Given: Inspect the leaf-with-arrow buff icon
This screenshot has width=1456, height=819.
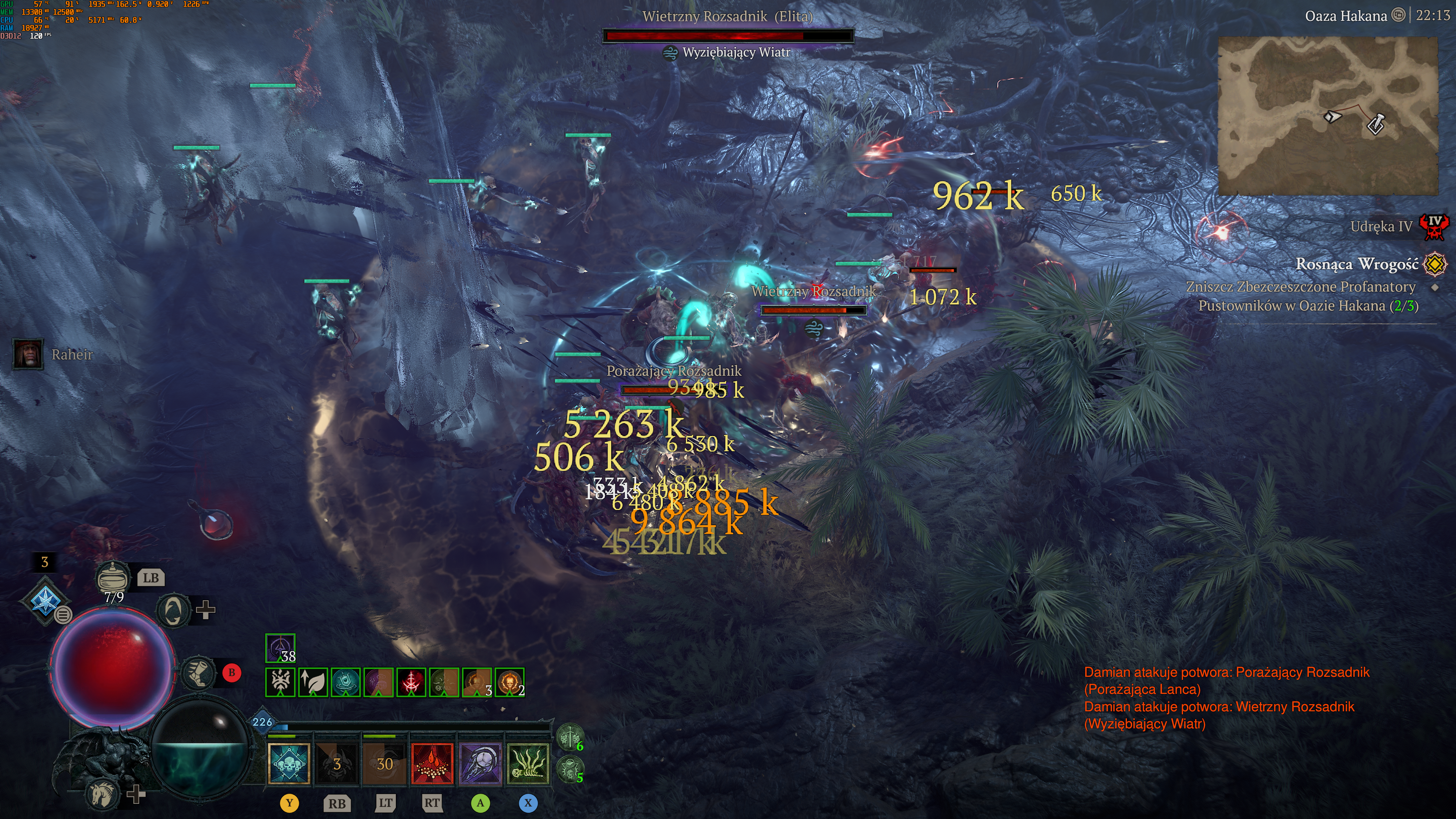Looking at the screenshot, I should tap(313, 682).
